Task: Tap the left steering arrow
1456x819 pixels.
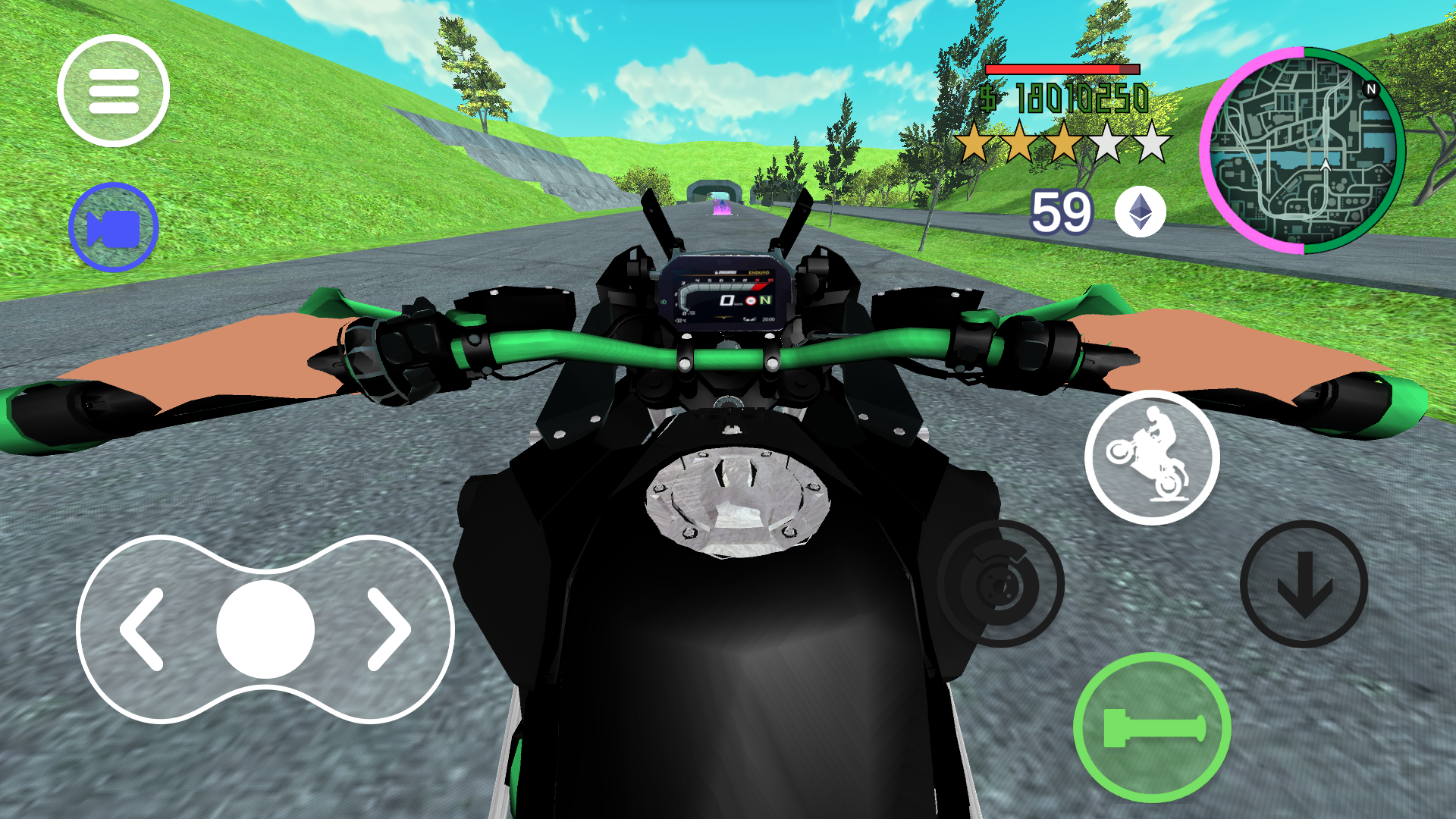Action: point(140,628)
